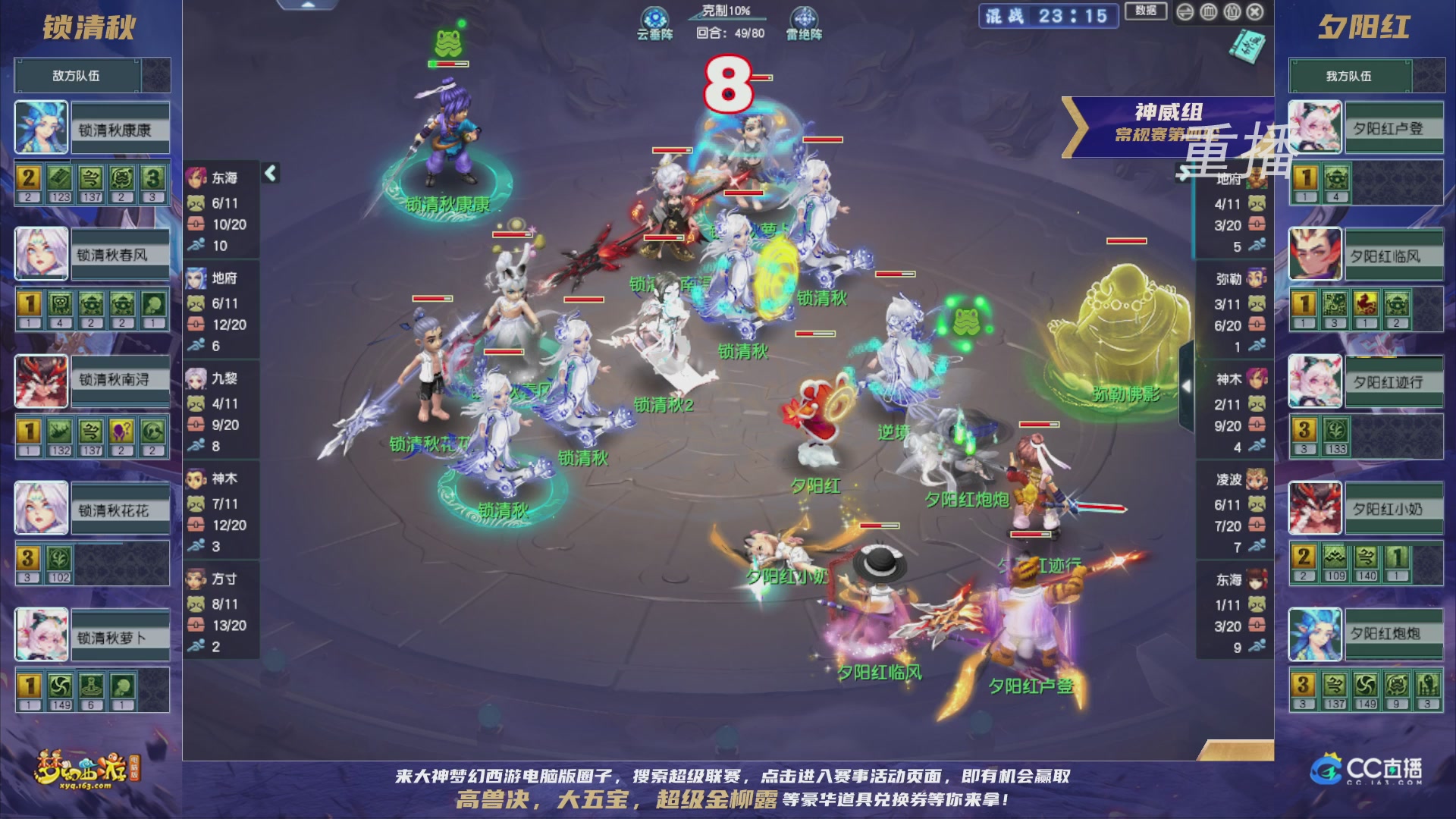The width and height of the screenshot is (1456, 819).
Task: Toggle the auto-battle arrows button near the timer
Action: pyautogui.click(x=1185, y=12)
